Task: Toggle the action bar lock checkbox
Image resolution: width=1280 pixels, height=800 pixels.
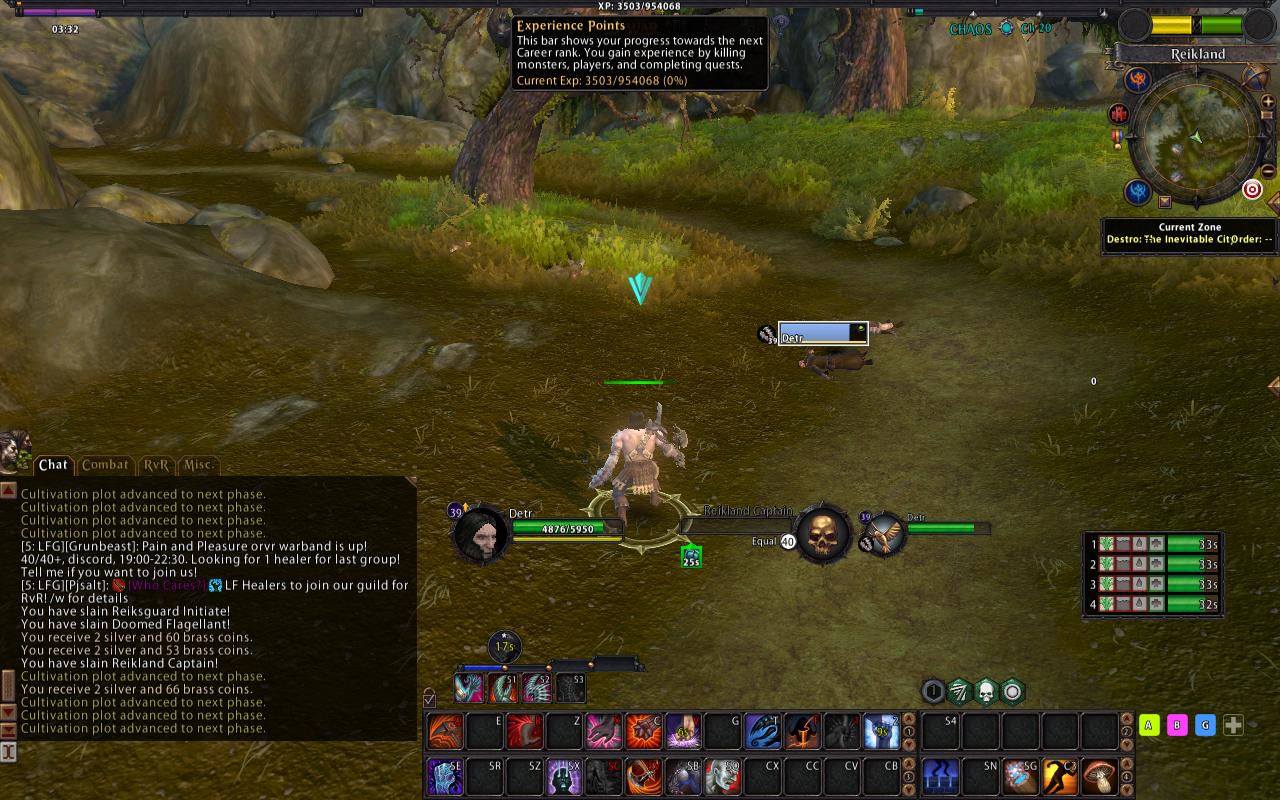Action: (429, 699)
